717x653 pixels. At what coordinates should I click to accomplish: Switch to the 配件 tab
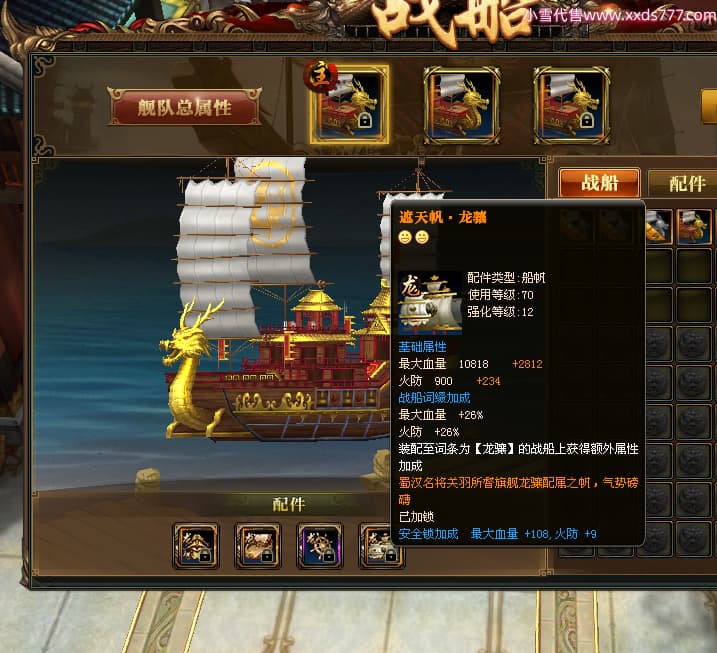(x=686, y=183)
